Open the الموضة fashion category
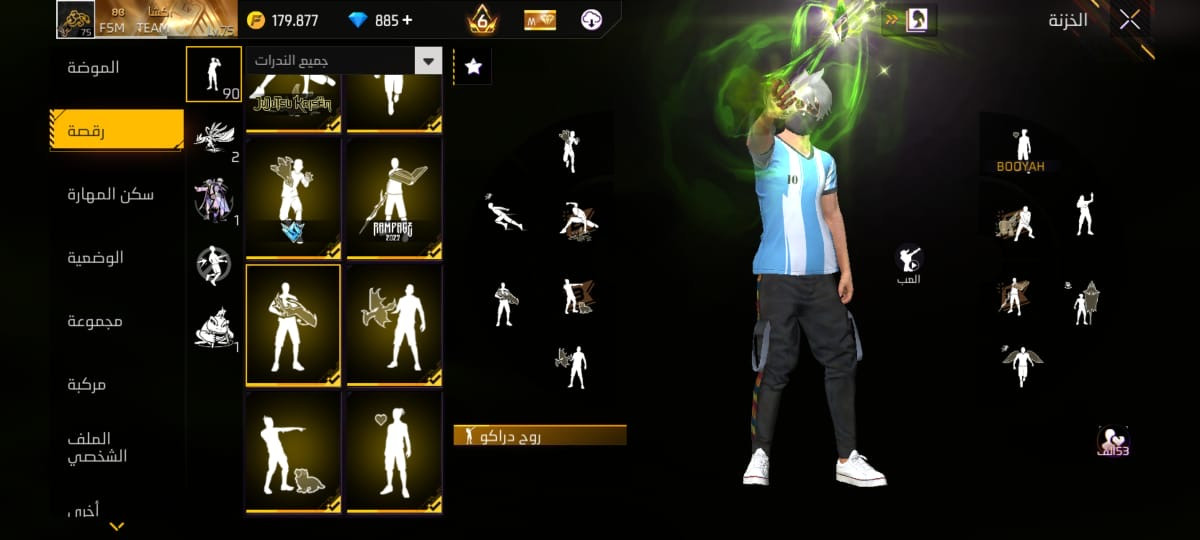 click(94, 68)
